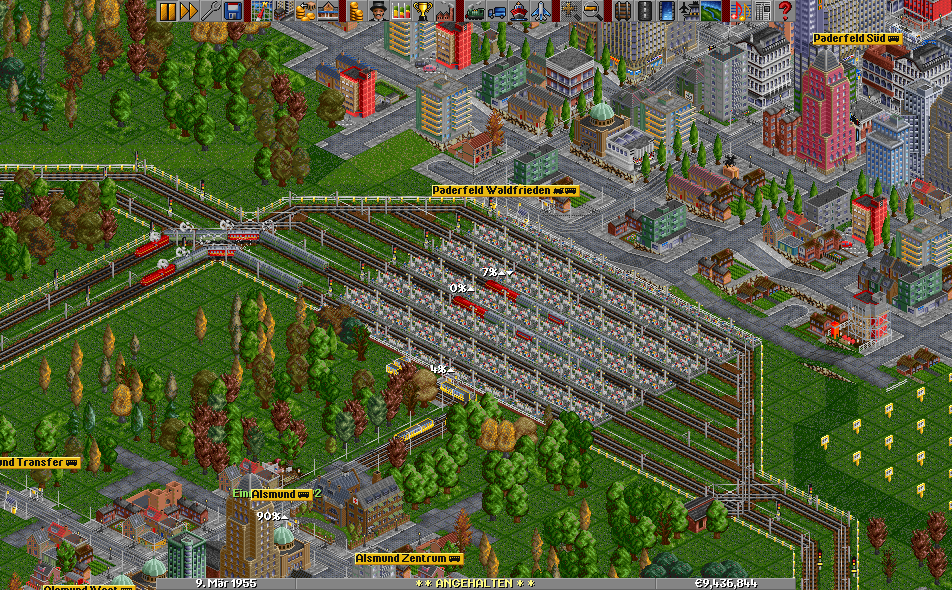Screen dimensions: 952x590
Task: Display the graphs menu
Action: (x=401, y=11)
